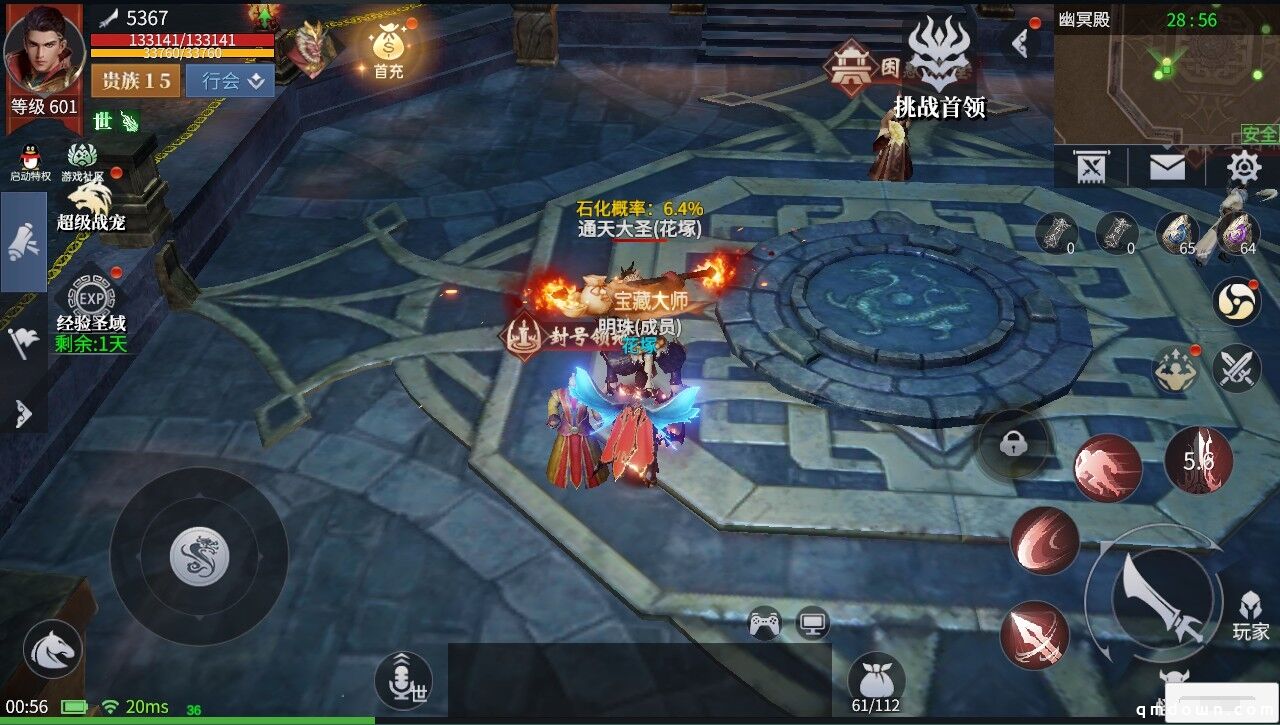This screenshot has width=1280, height=725.
Task: Collapse the top-right icon bar chevron
Action: pyautogui.click(x=1022, y=42)
